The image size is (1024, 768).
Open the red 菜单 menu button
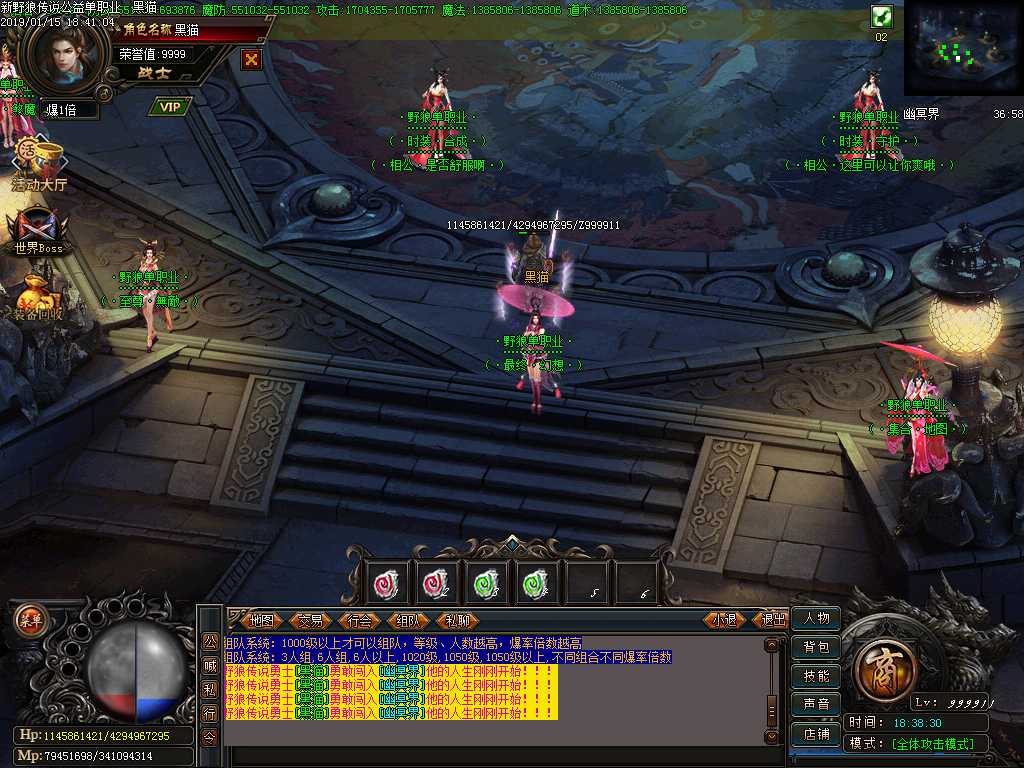coord(29,619)
